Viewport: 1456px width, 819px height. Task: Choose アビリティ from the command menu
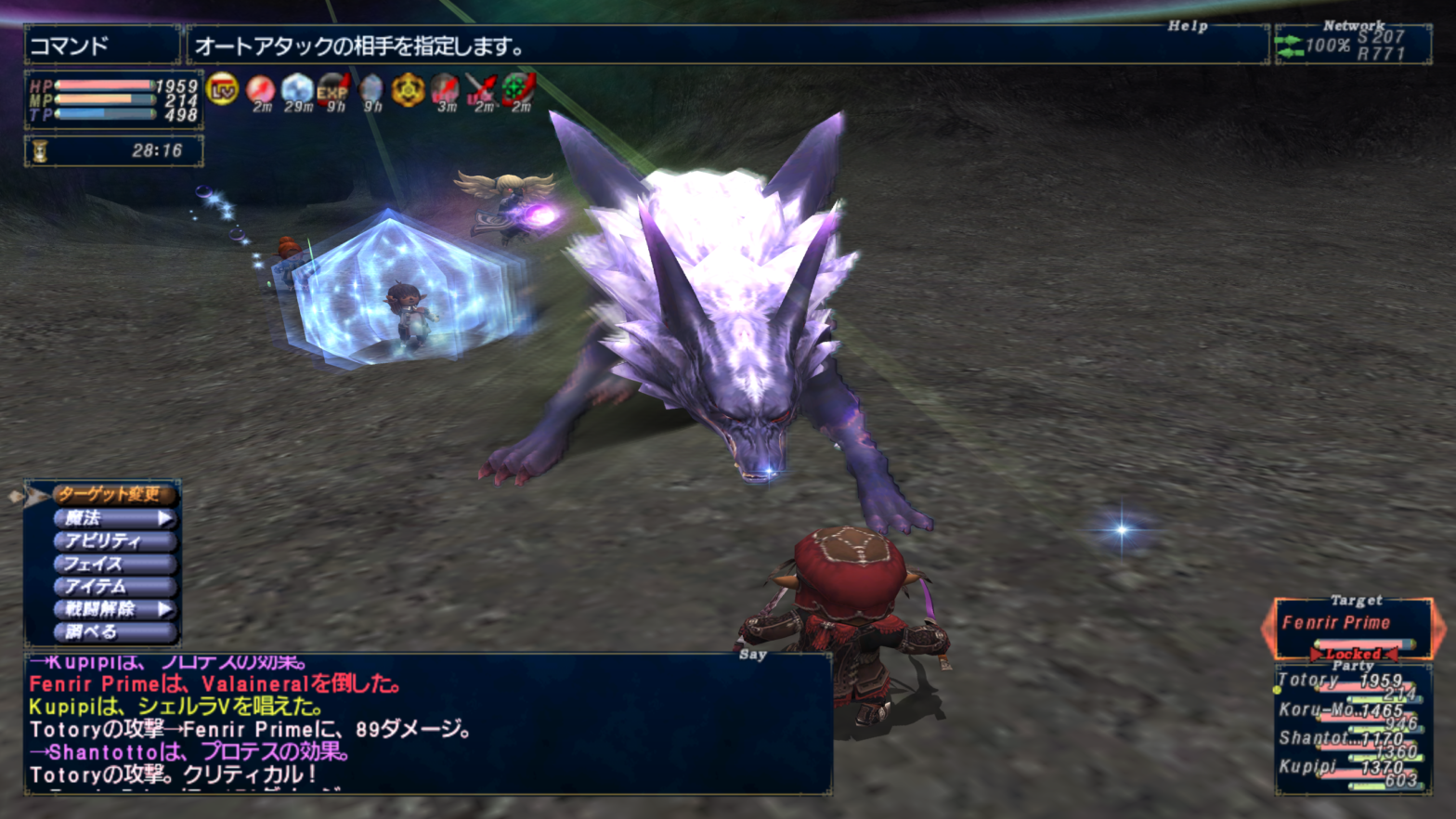[x=113, y=540]
